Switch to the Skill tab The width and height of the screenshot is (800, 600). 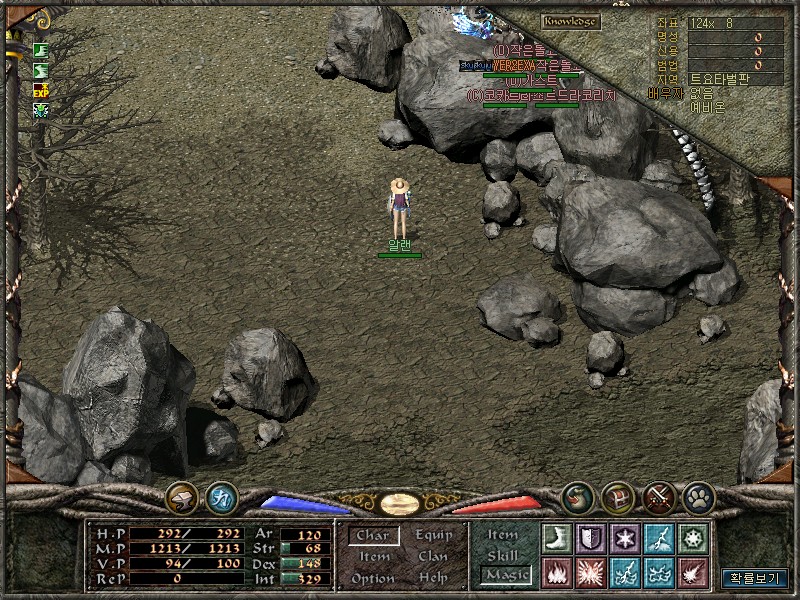pos(503,555)
